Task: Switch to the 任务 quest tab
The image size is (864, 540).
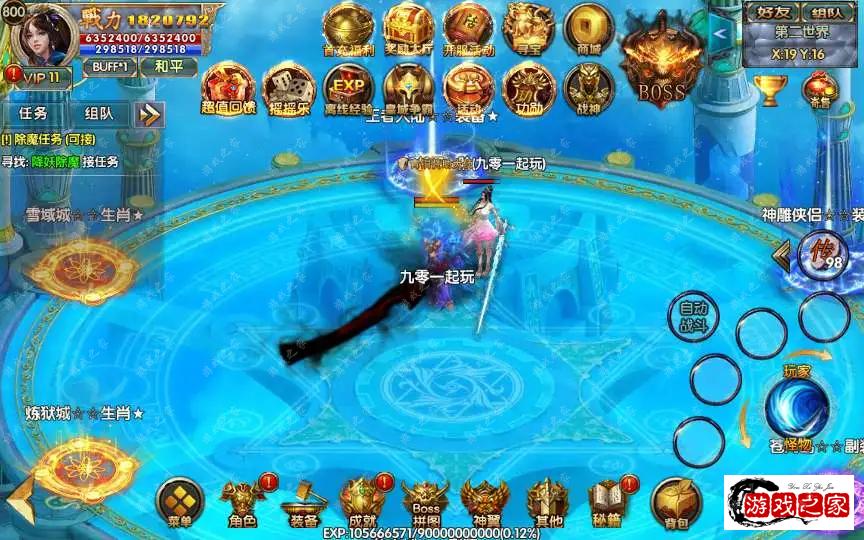Action: click(x=33, y=114)
